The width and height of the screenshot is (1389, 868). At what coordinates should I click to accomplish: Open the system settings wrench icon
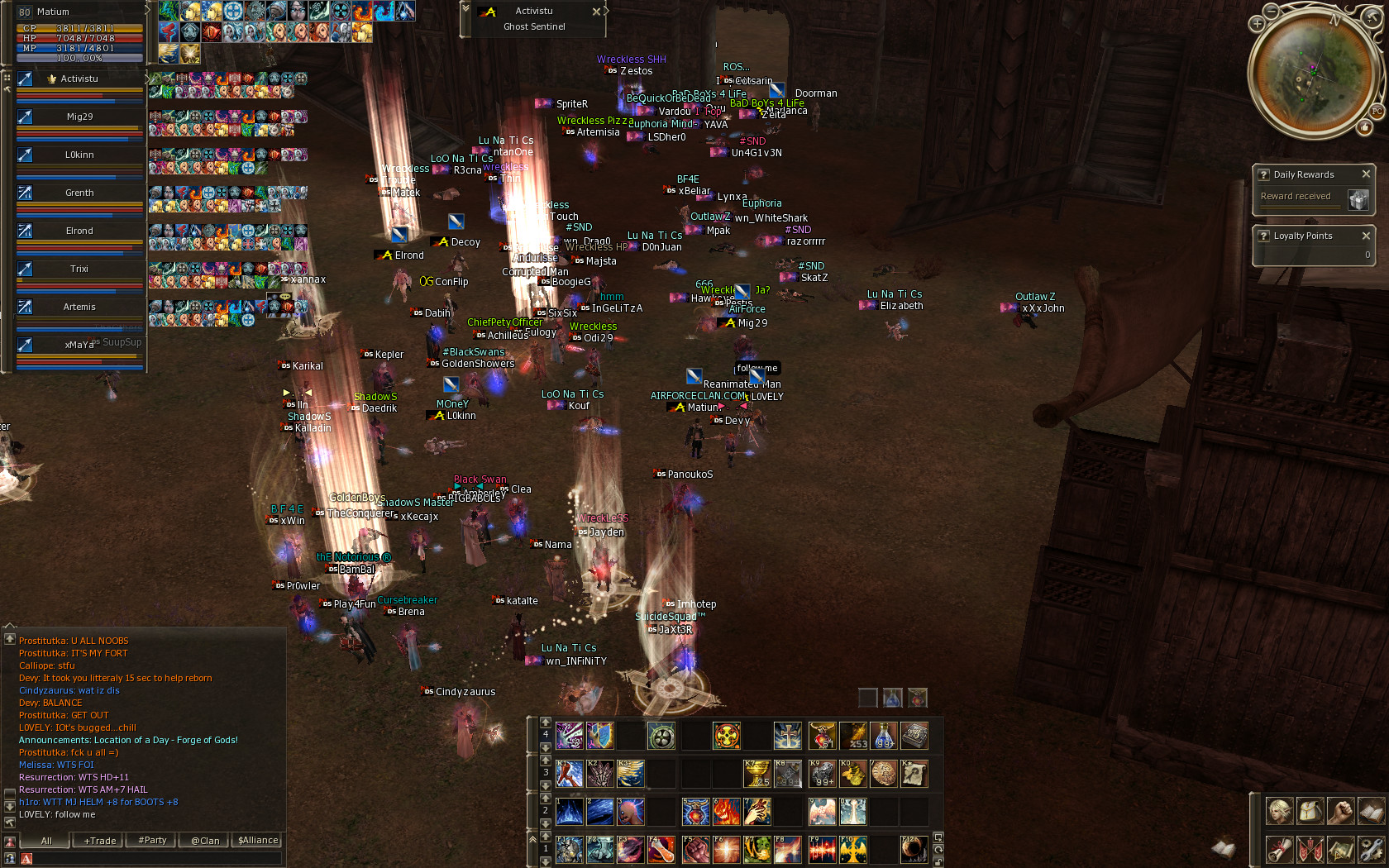click(1371, 849)
